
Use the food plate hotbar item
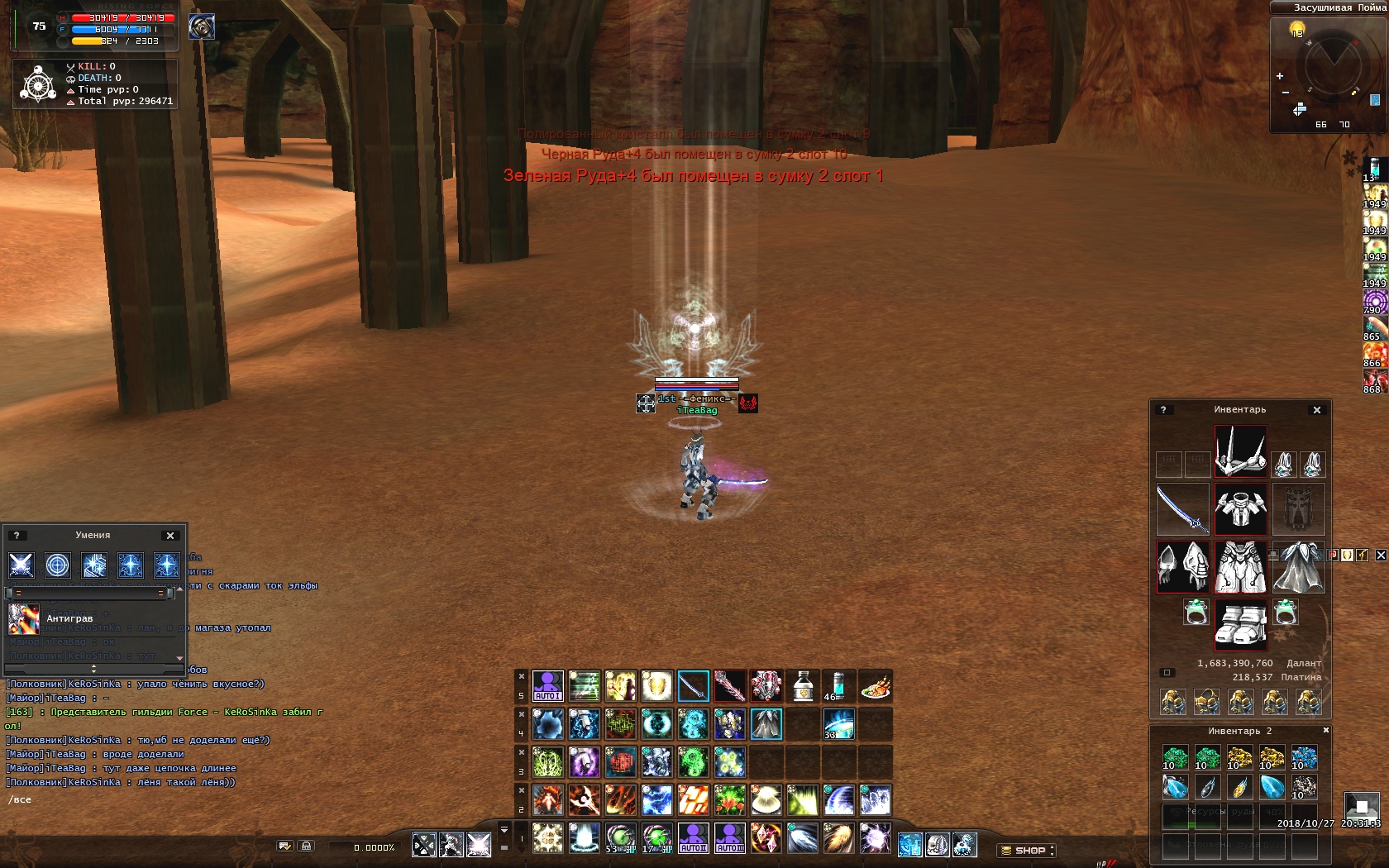tap(875, 686)
